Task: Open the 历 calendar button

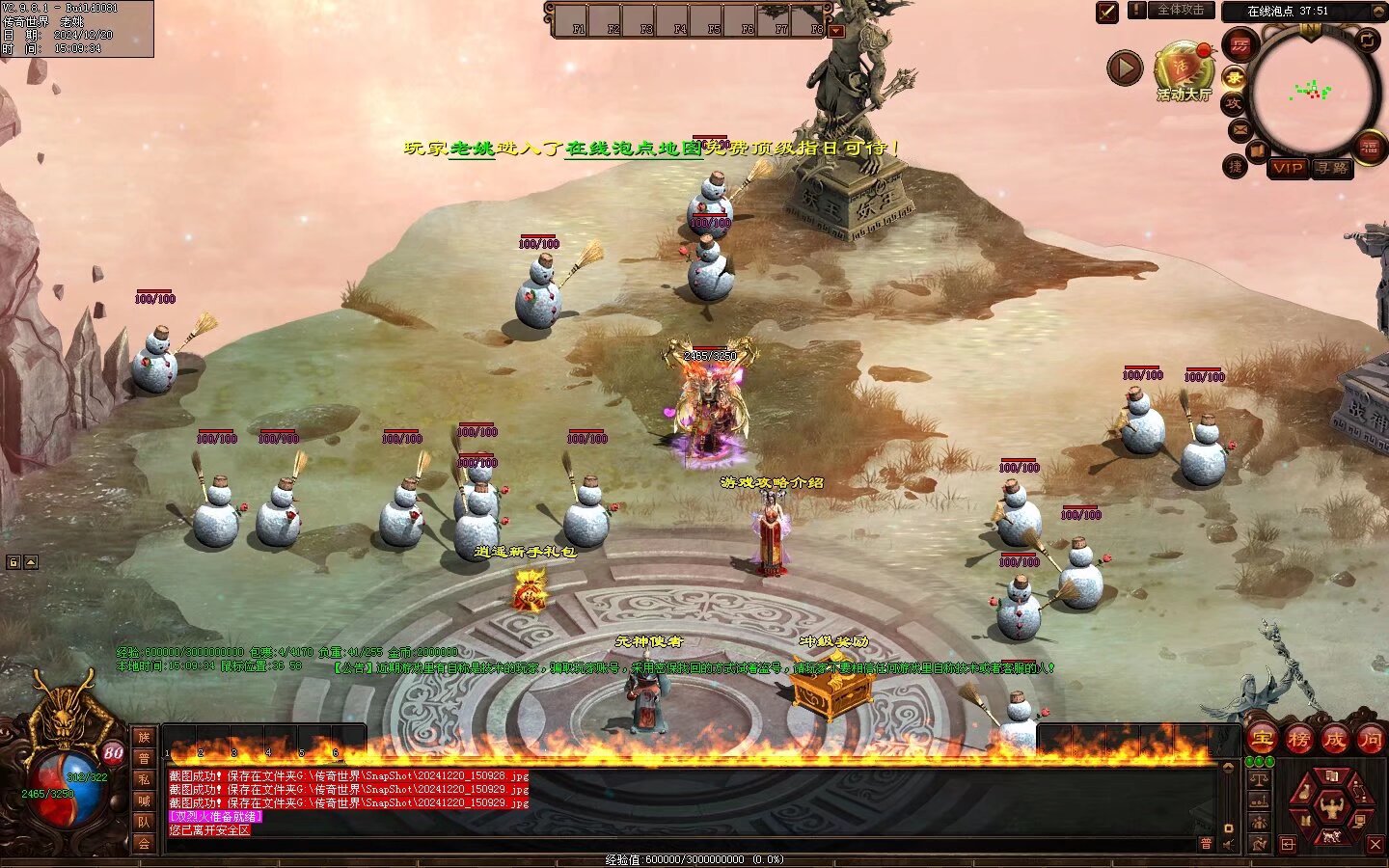Action: coord(1239,44)
